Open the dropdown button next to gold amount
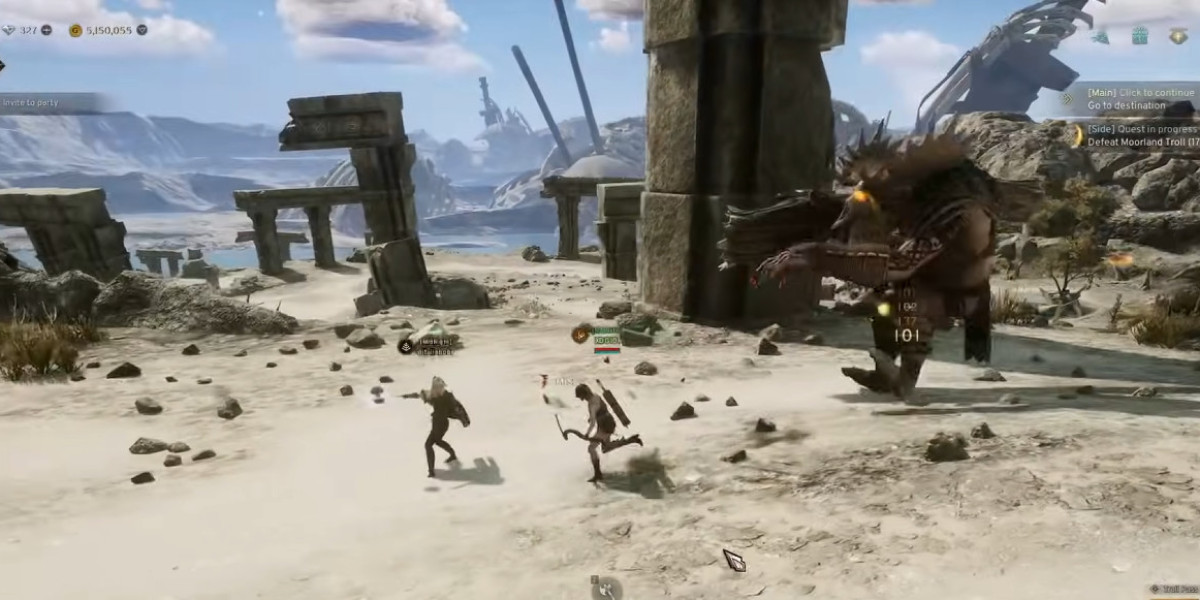This screenshot has height=600, width=1200. tap(142, 30)
